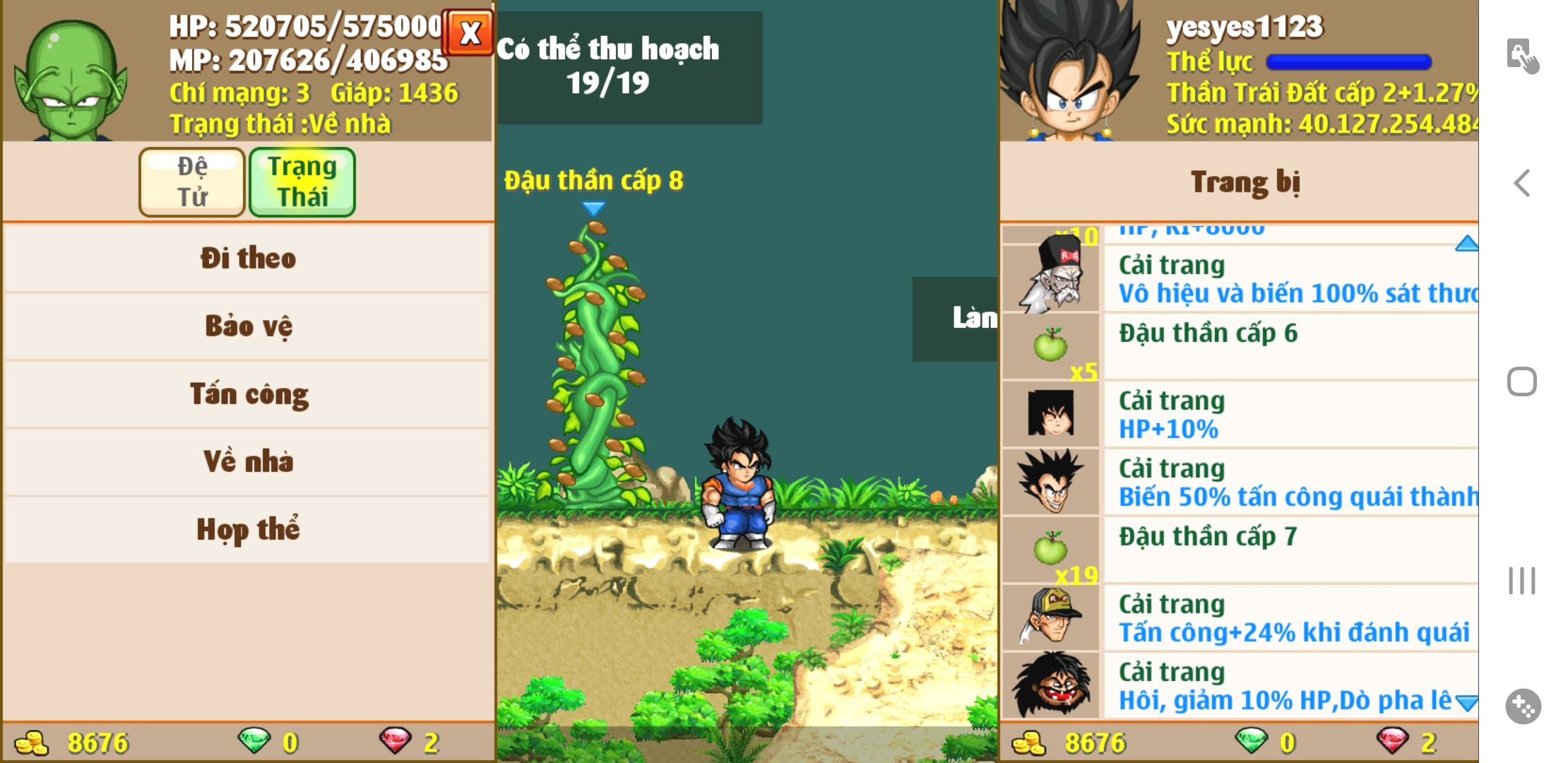Select the Trạng Thái tab
This screenshot has height=763, width=1568.
[302, 182]
